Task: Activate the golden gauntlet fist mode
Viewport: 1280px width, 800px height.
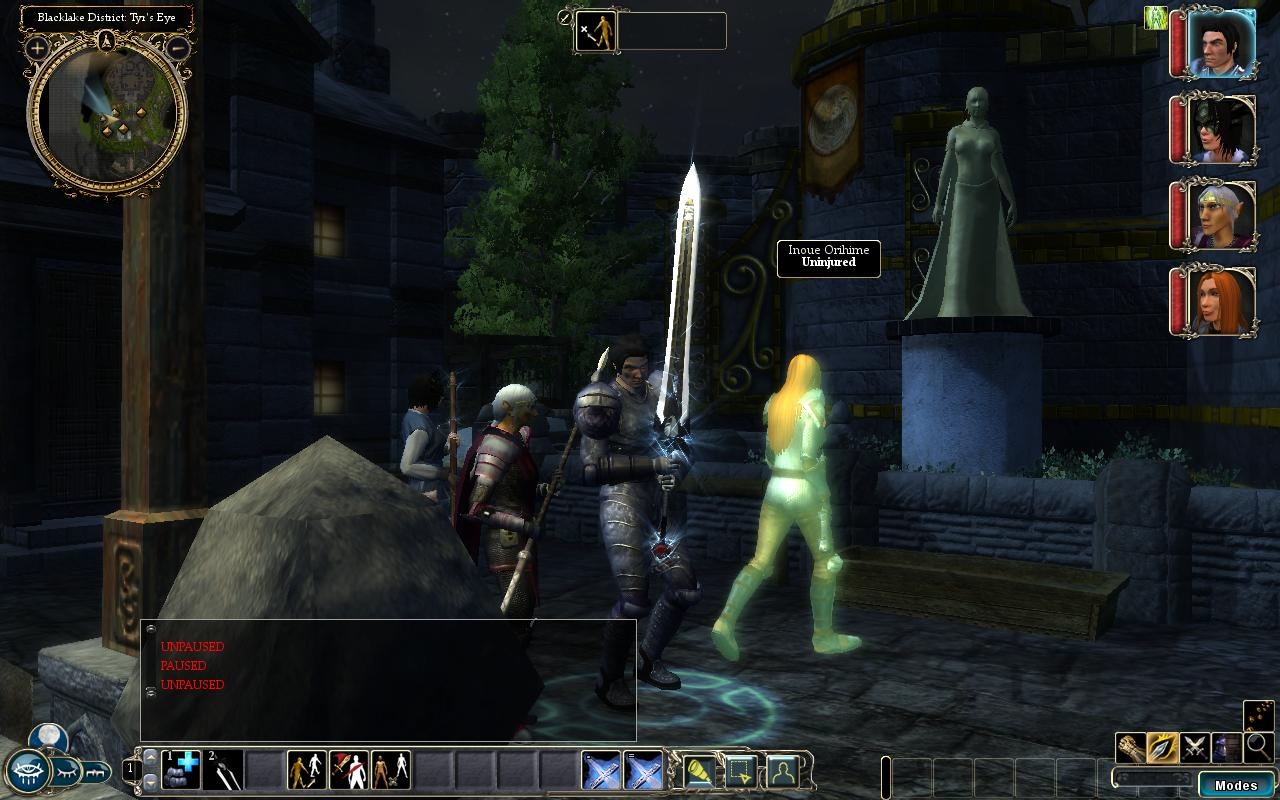Action: point(1132,747)
